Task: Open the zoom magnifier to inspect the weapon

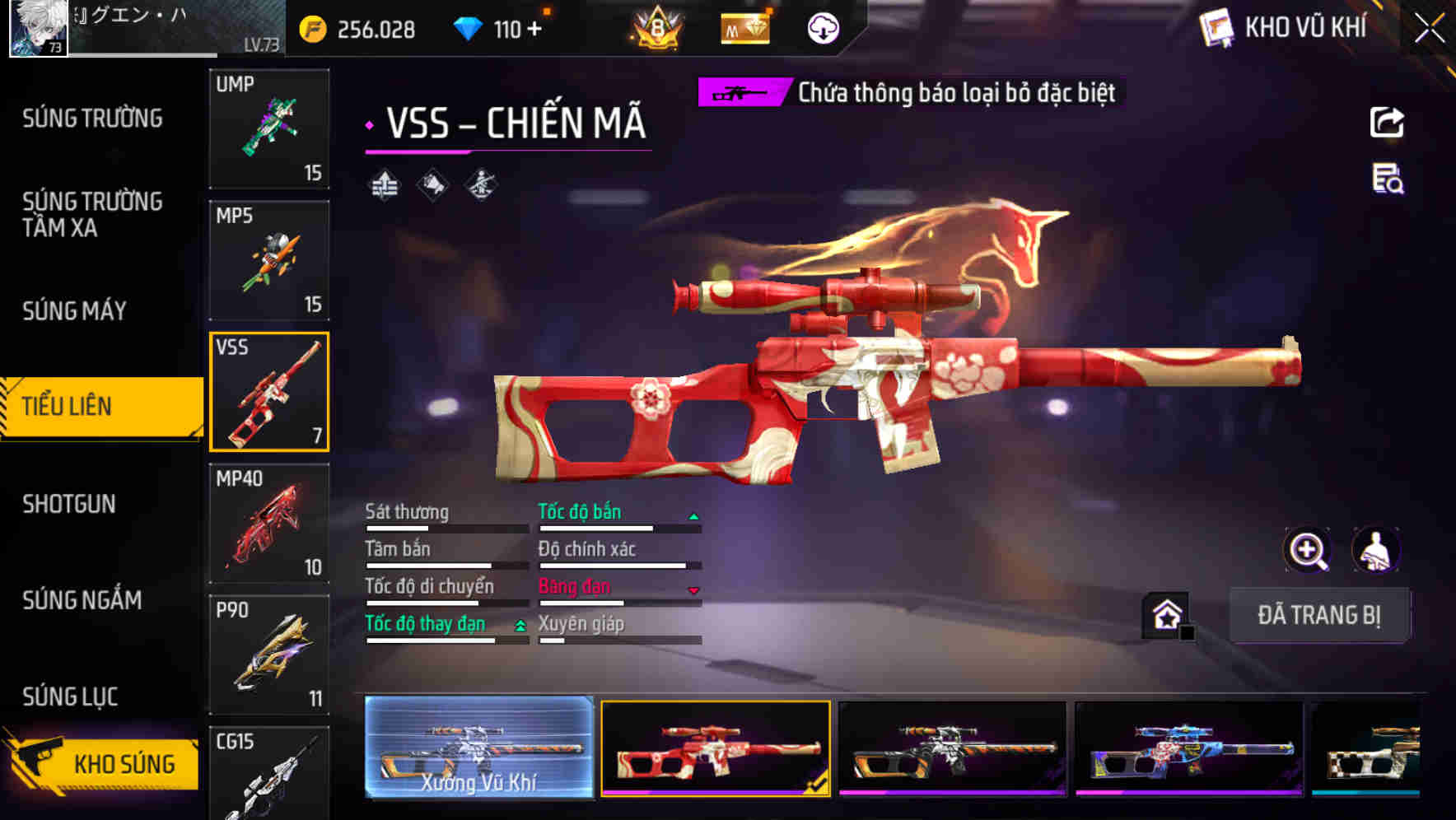Action: point(1308,550)
